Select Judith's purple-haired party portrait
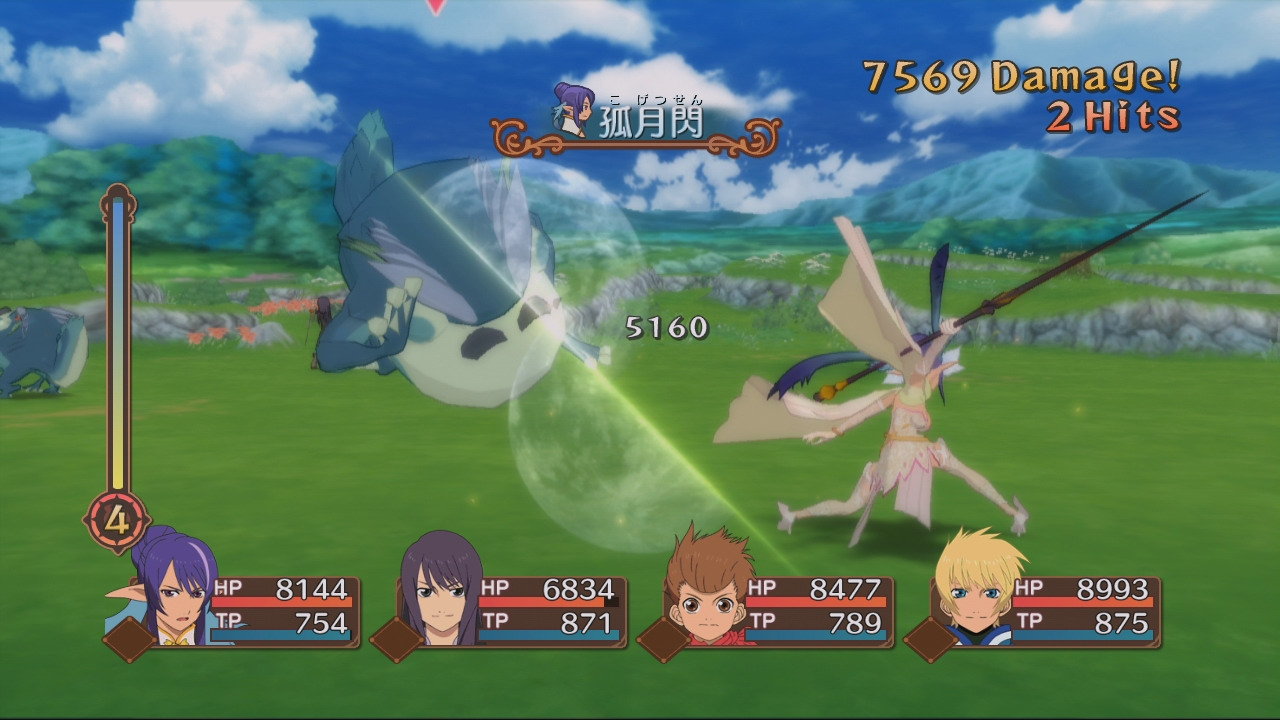Screen dimensions: 1280x720 click(x=170, y=592)
